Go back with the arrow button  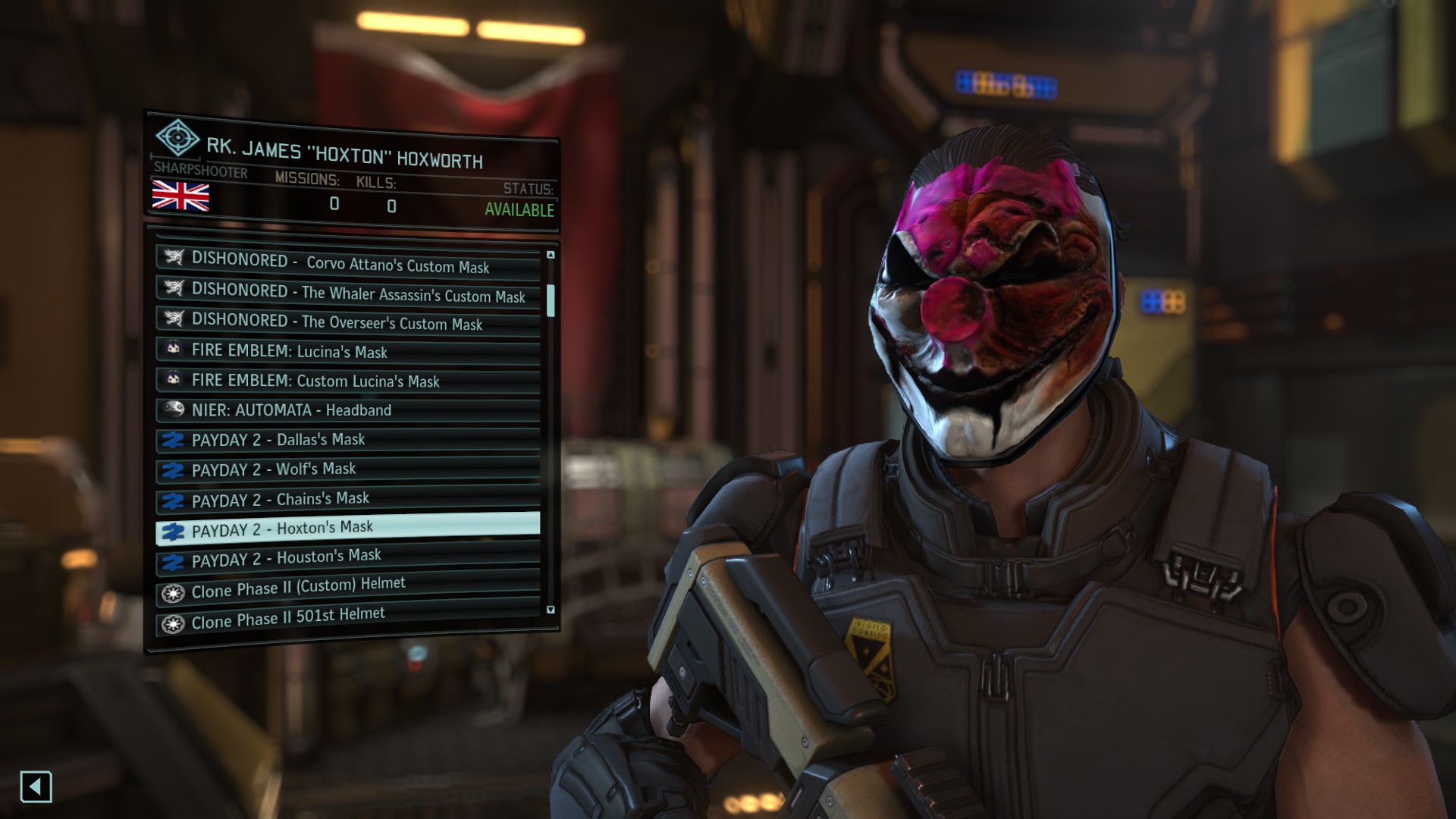pyautogui.click(x=36, y=786)
